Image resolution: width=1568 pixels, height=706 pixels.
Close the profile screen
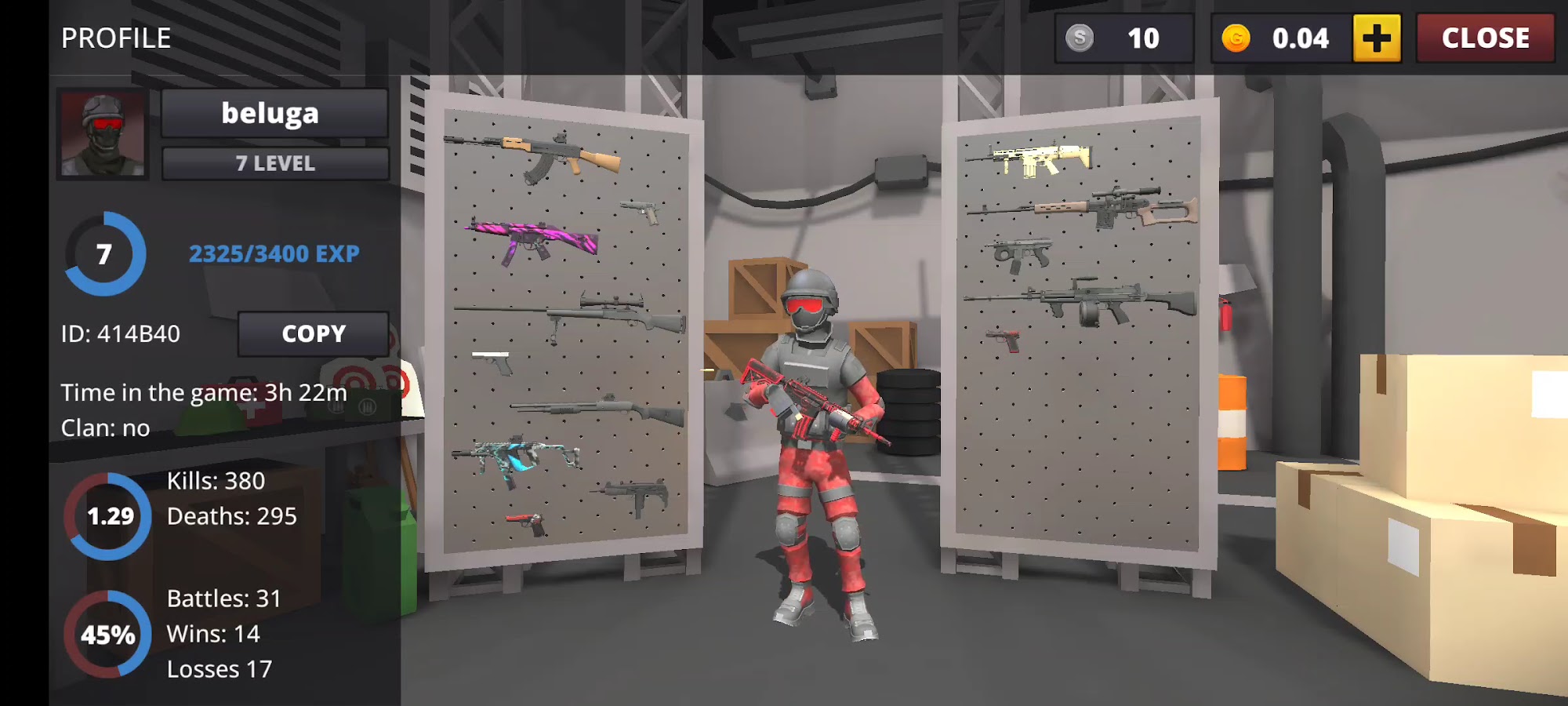(x=1485, y=38)
